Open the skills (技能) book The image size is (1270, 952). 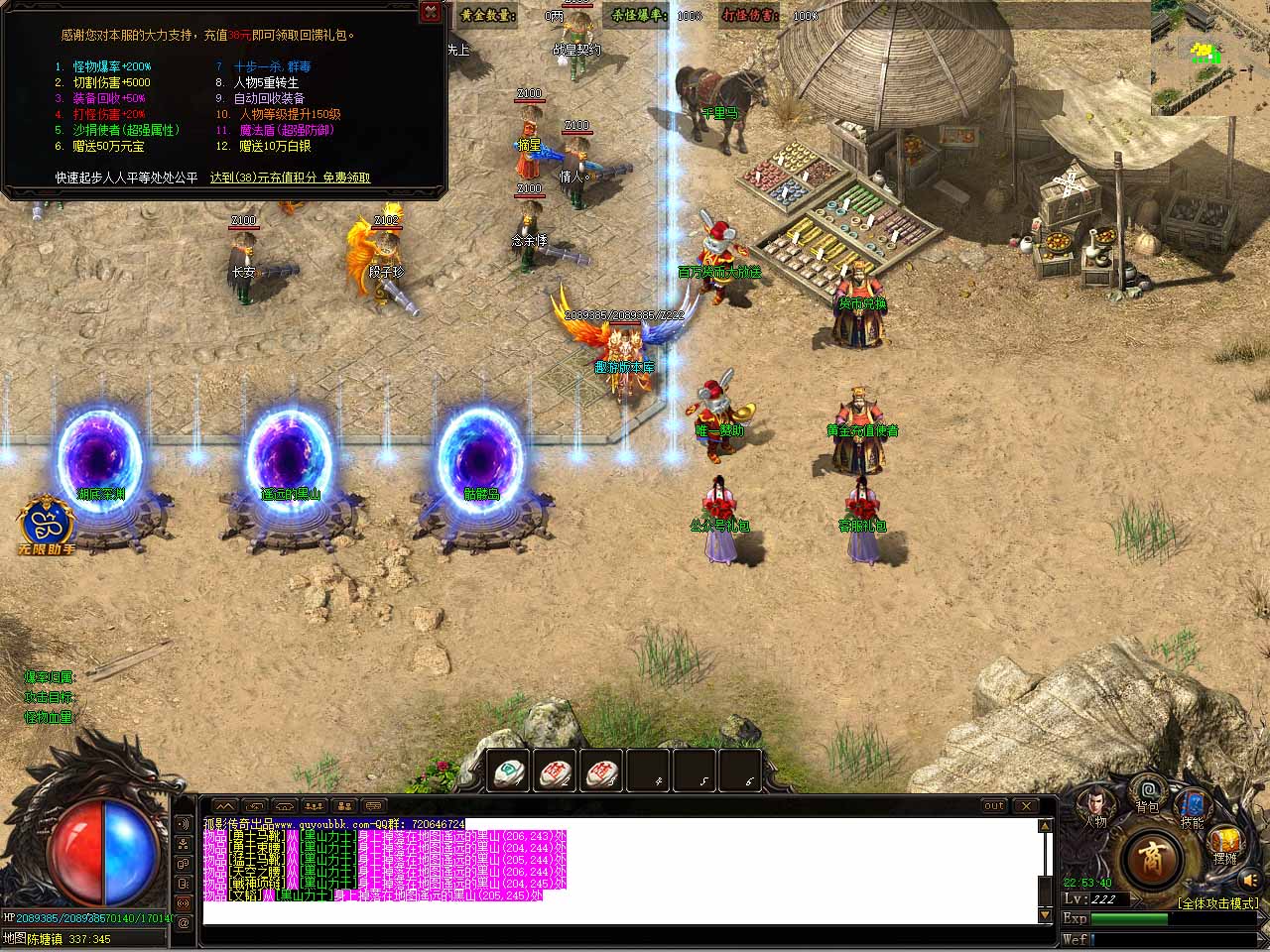click(1192, 806)
